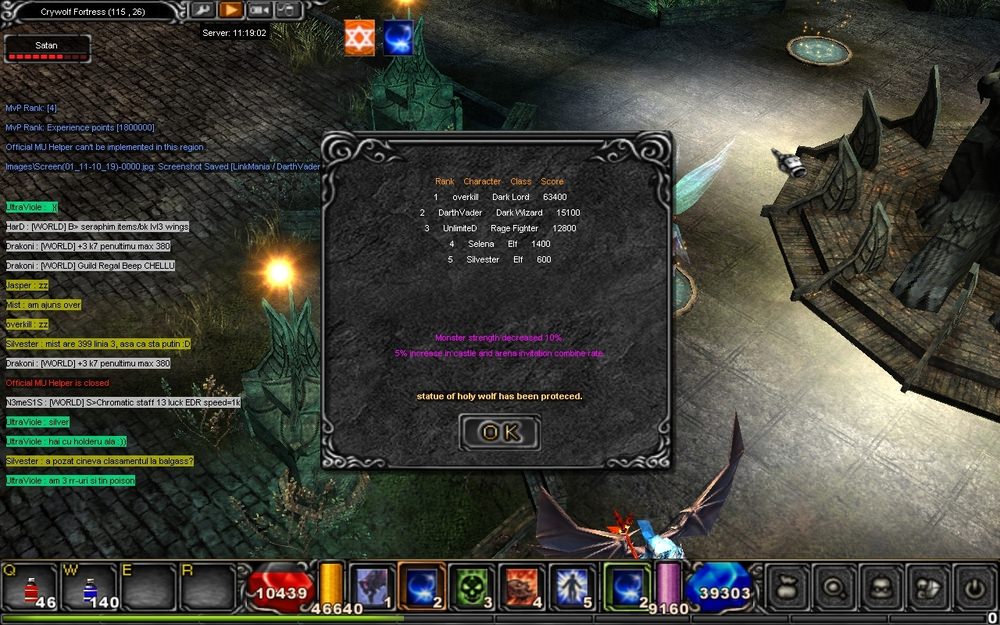Open the magnifying glass menu button

(834, 587)
